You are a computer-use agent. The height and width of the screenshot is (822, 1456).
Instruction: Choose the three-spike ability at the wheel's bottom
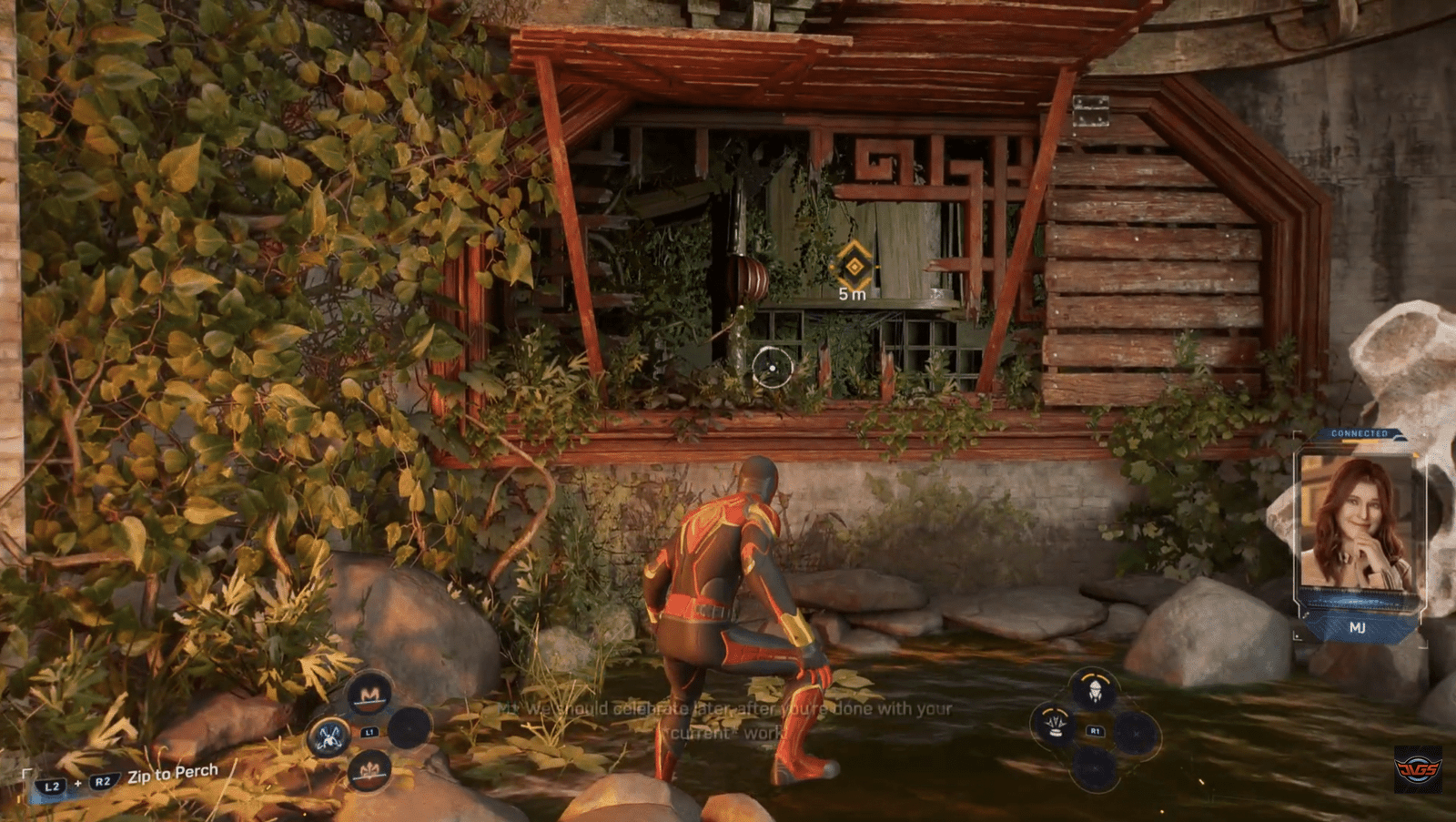point(369,773)
